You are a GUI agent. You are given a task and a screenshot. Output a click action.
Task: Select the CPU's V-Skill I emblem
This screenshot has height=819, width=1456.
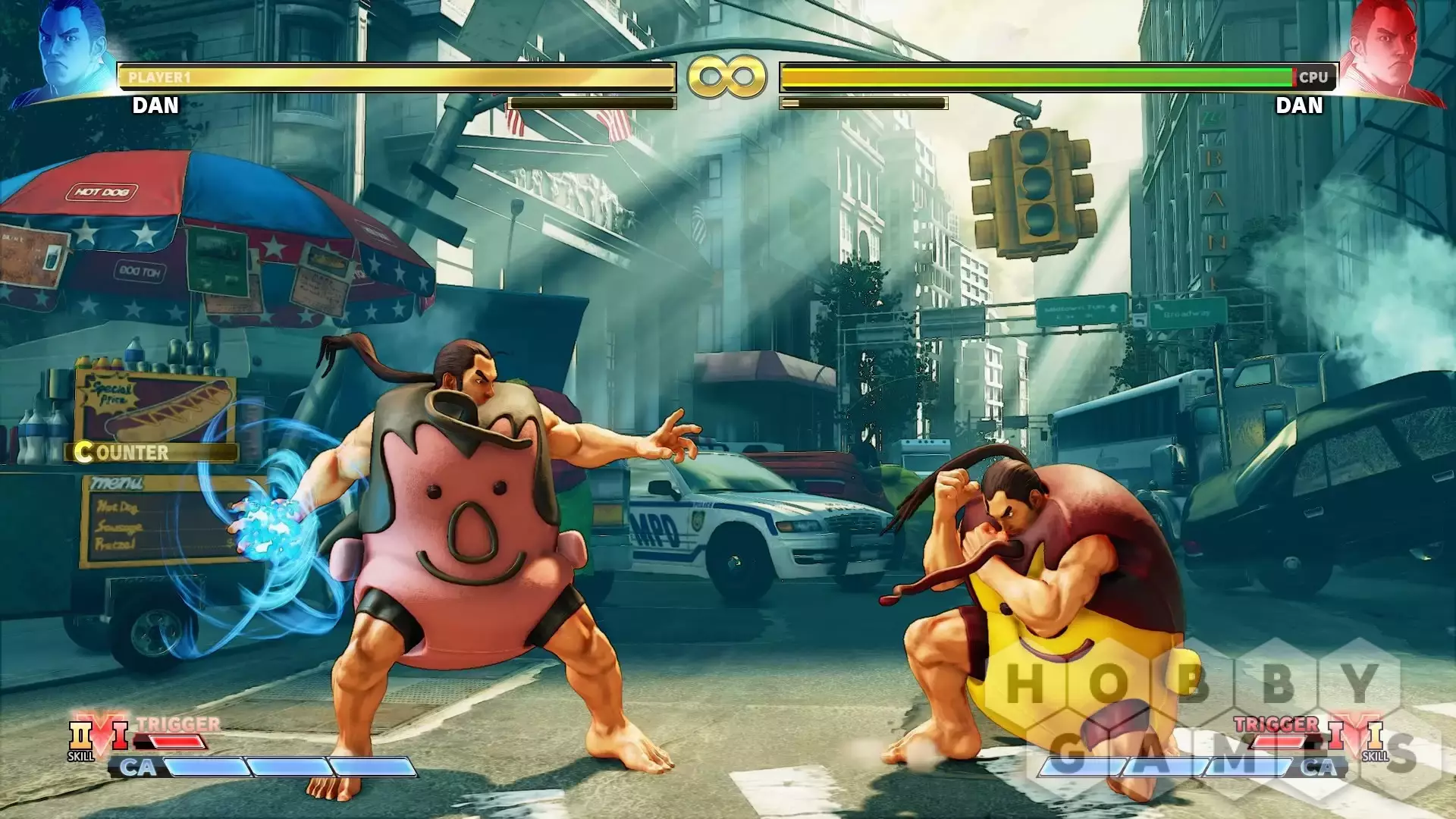(x=1374, y=737)
